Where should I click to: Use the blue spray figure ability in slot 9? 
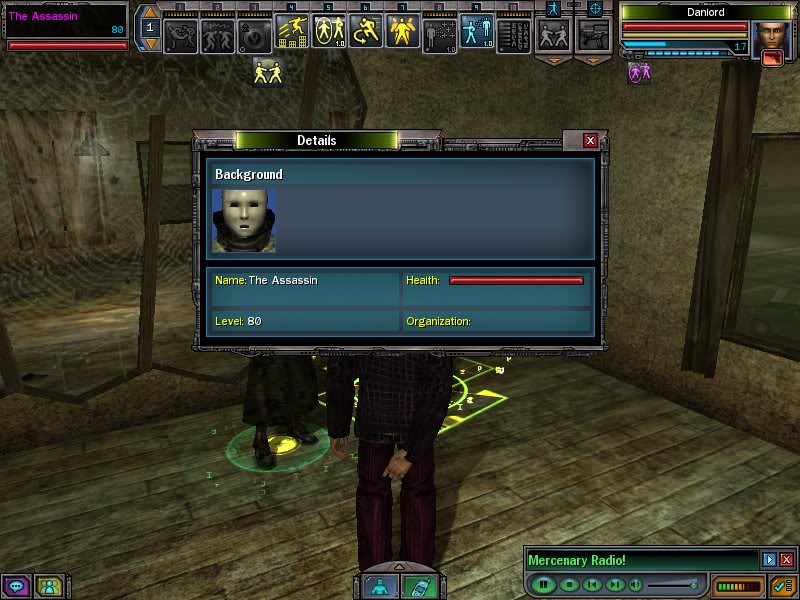pyautogui.click(x=476, y=33)
